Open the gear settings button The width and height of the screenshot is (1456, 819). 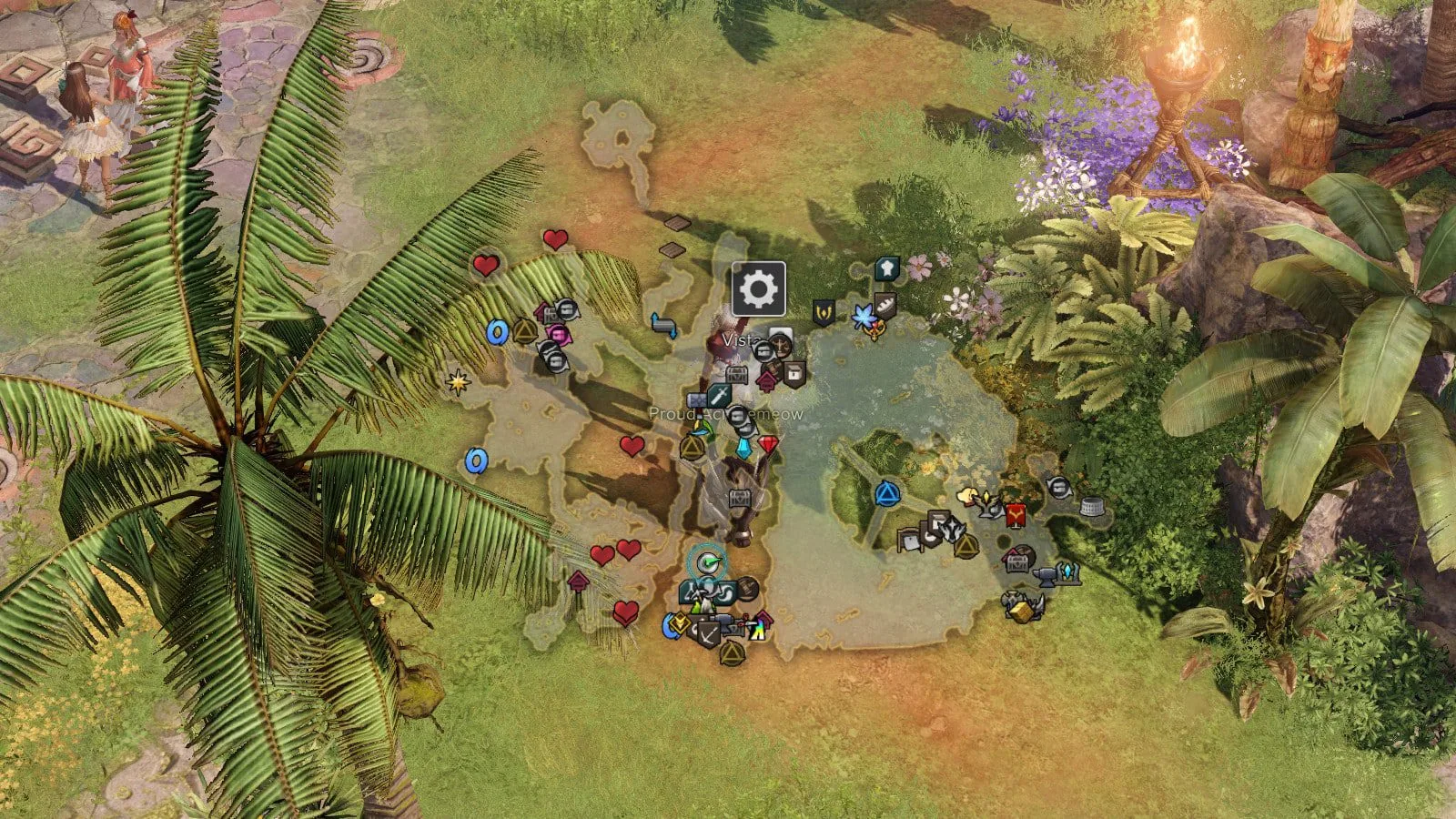758,289
